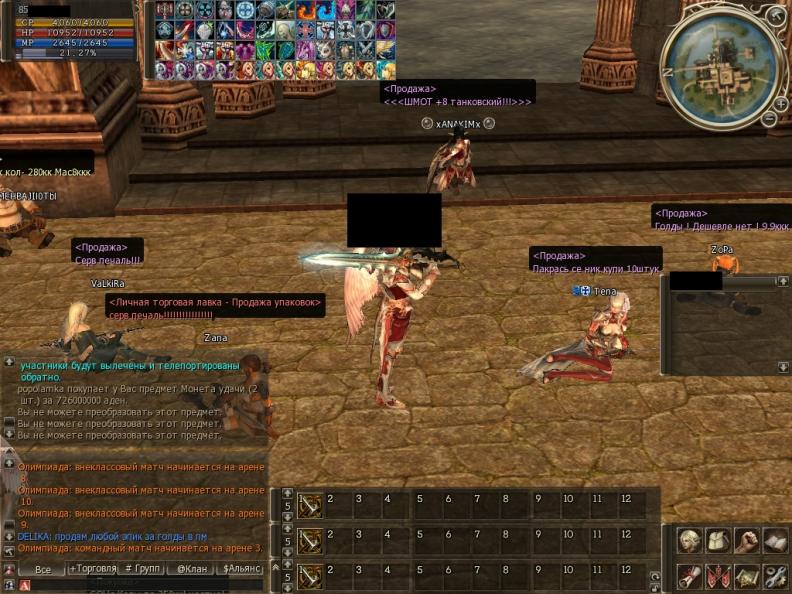This screenshot has height=594, width=792.
Task: Open the @Клан chat tab
Action: [192, 569]
